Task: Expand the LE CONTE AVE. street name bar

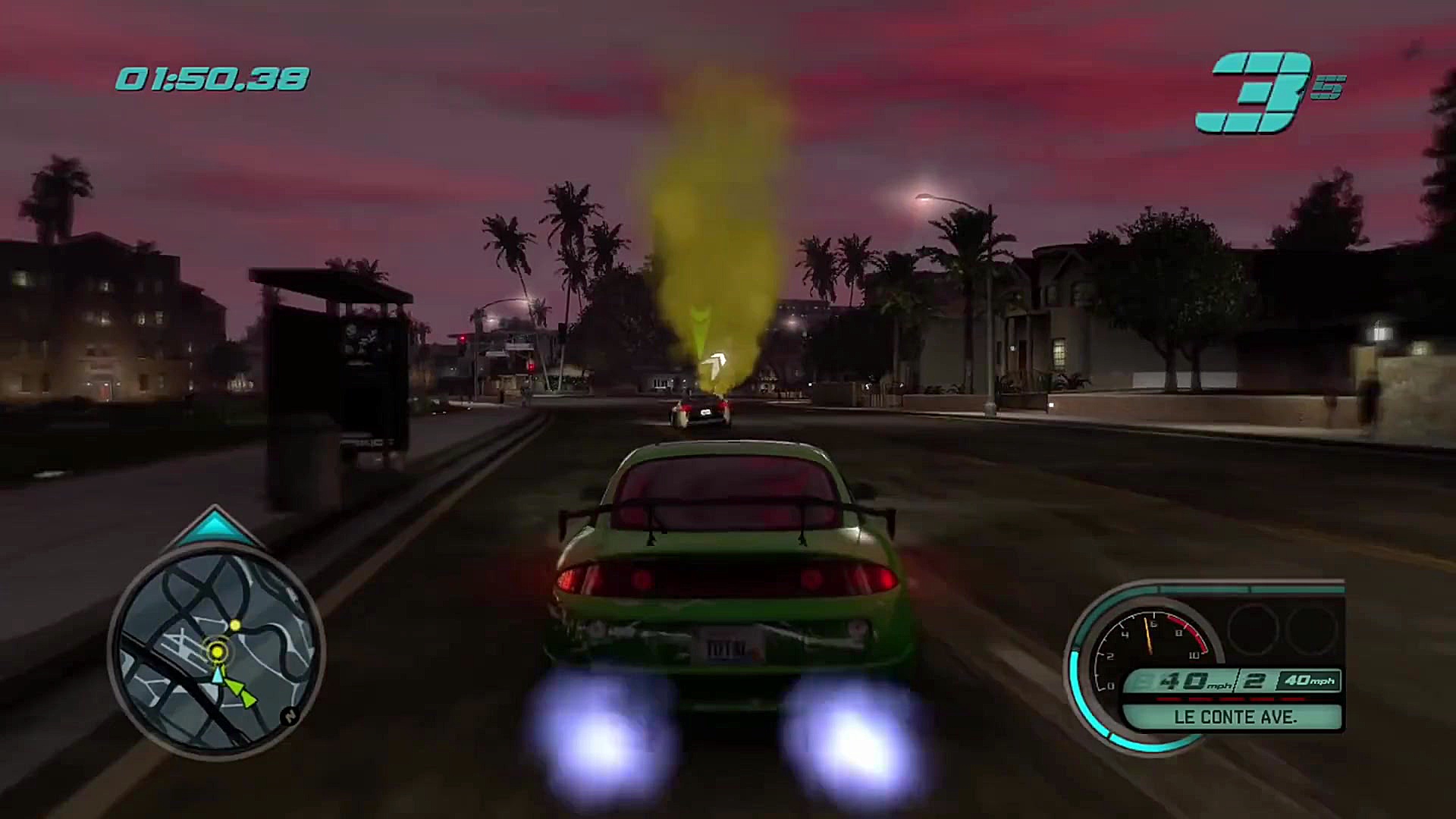Action: click(1236, 717)
